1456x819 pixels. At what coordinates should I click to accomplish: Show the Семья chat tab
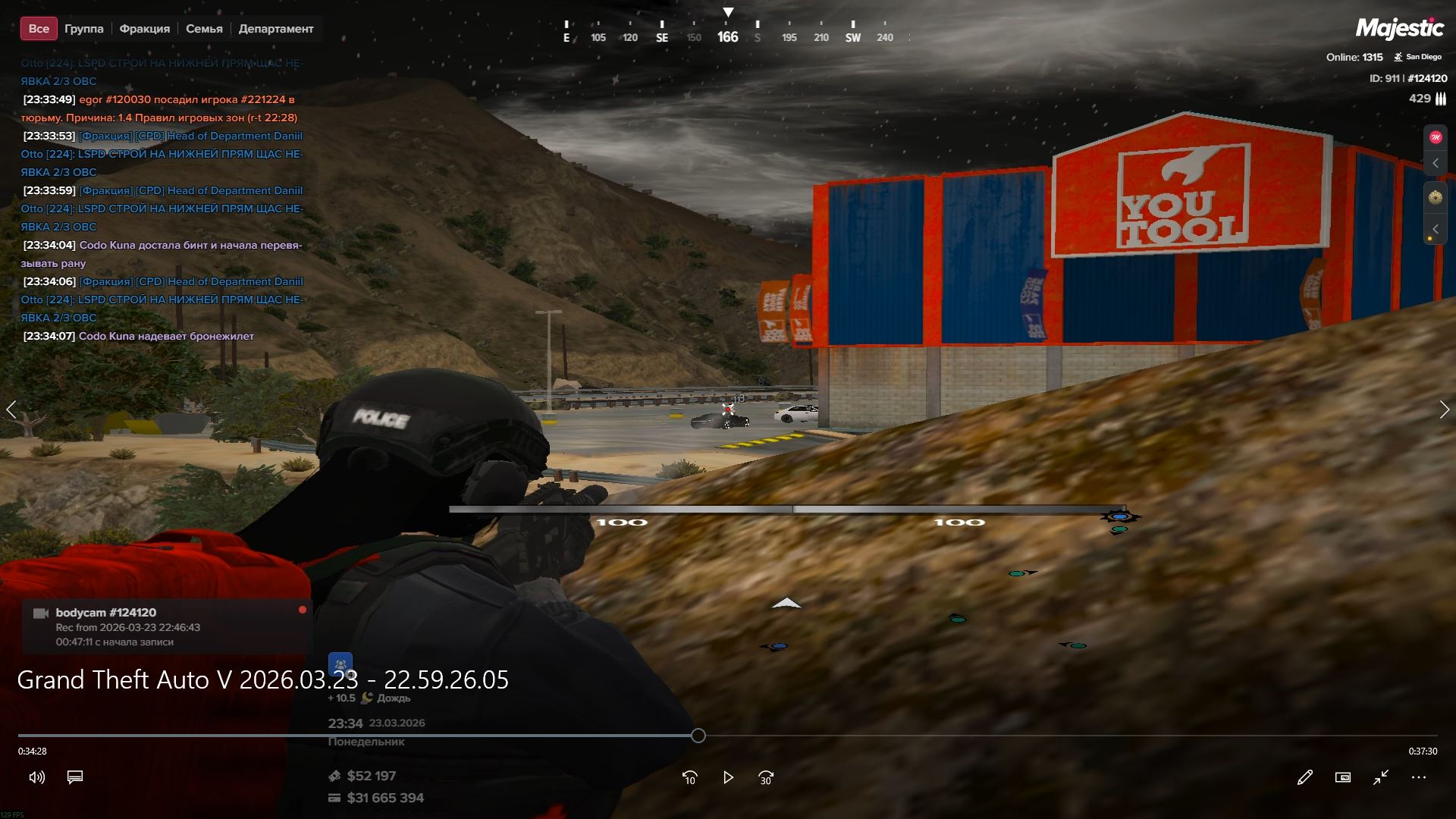204,29
